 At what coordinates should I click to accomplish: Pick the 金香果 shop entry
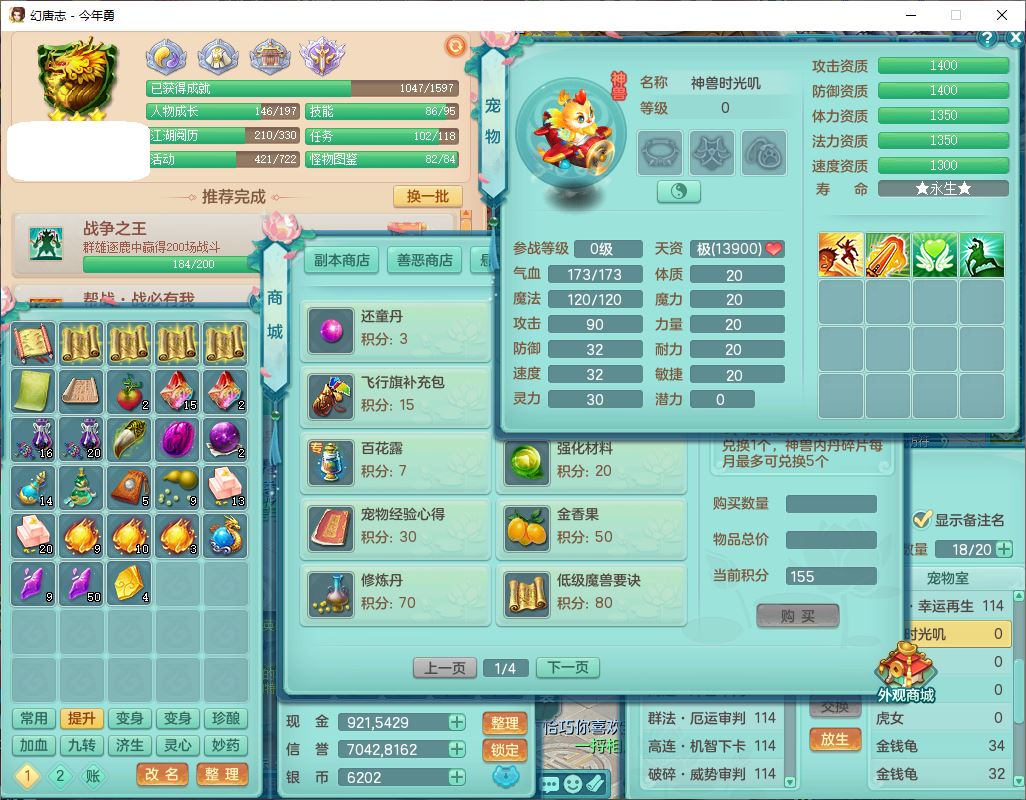coord(591,526)
